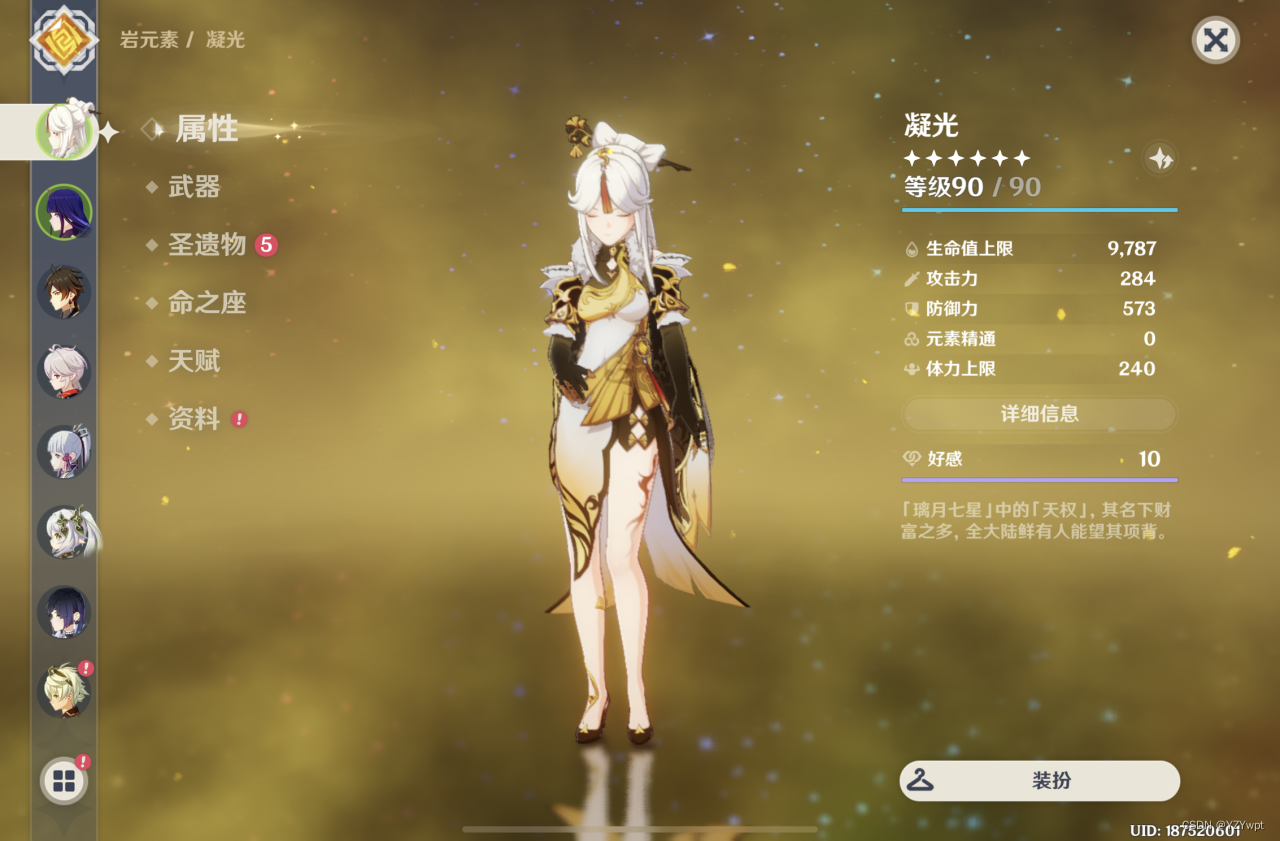
Task: Open the 命之座 constellation tab
Action: [x=207, y=303]
